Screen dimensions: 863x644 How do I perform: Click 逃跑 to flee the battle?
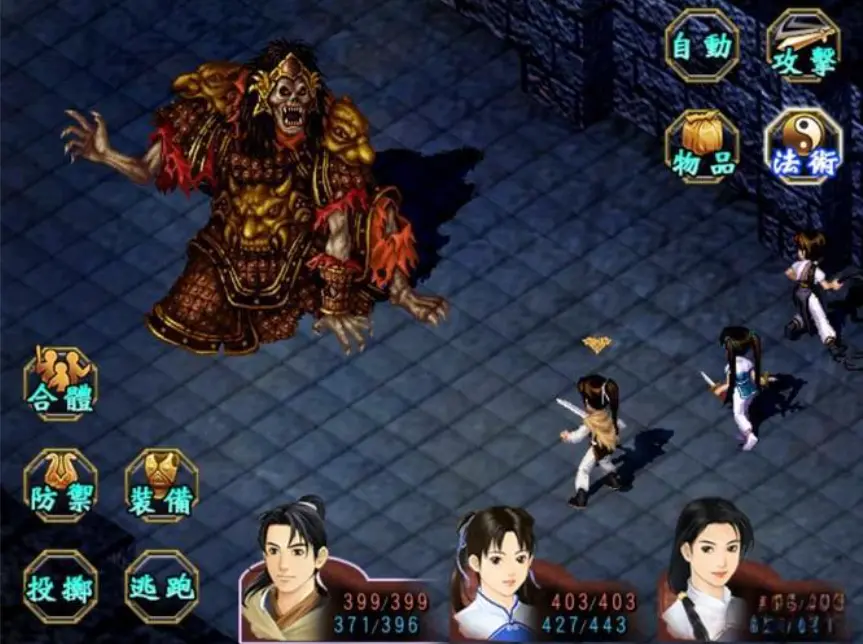pos(161,586)
